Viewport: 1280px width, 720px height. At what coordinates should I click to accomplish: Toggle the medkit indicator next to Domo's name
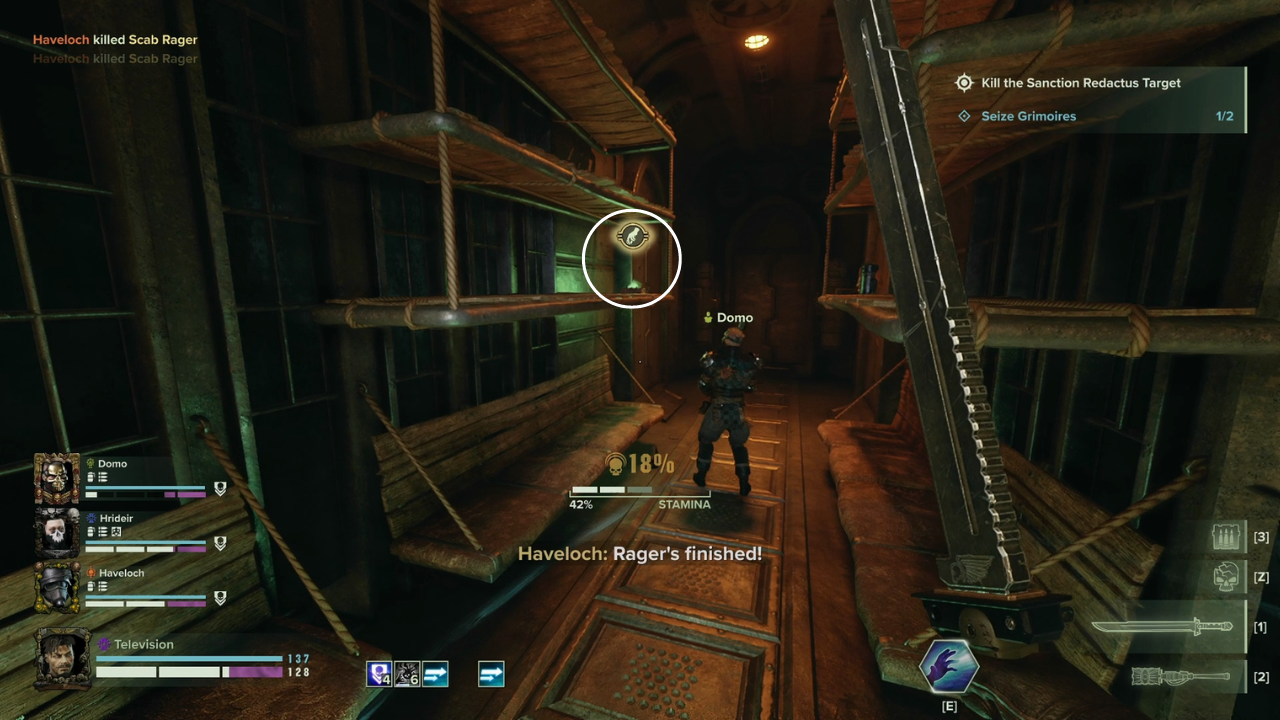tap(92, 477)
